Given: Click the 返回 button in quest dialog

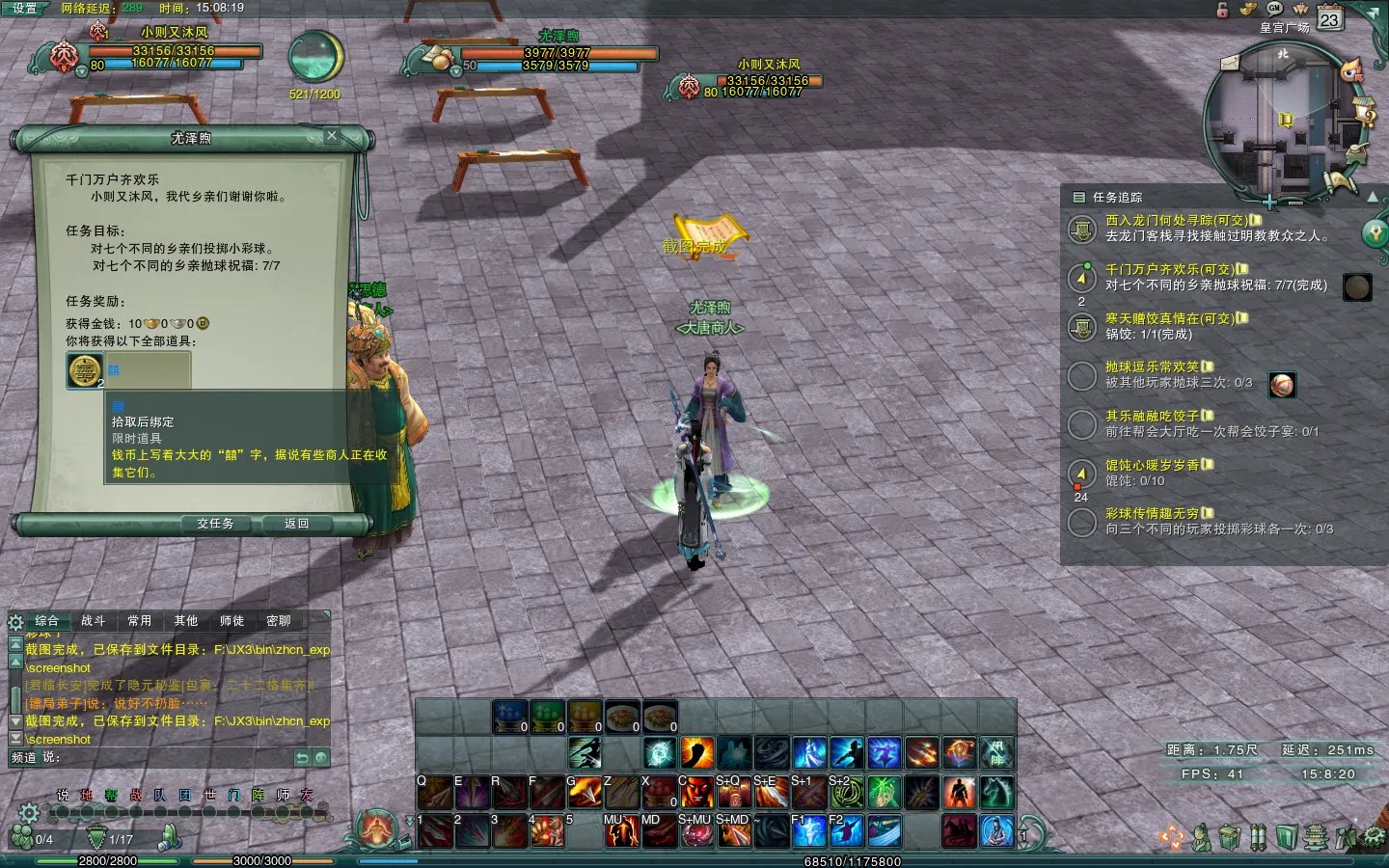Looking at the screenshot, I should click(x=296, y=523).
